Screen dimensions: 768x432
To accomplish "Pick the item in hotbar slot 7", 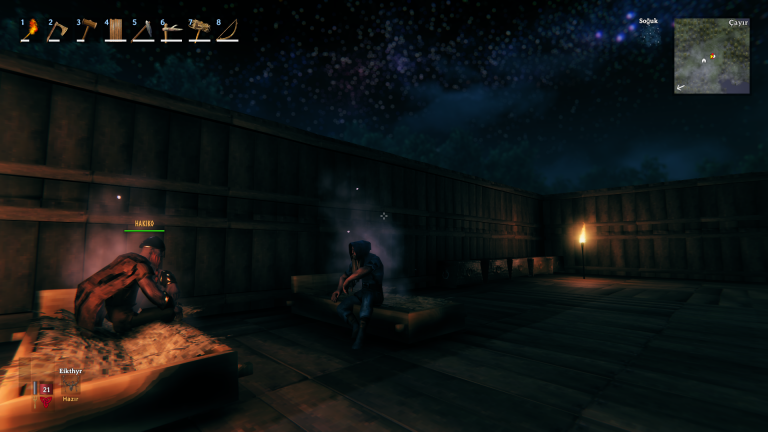I will pos(200,30).
